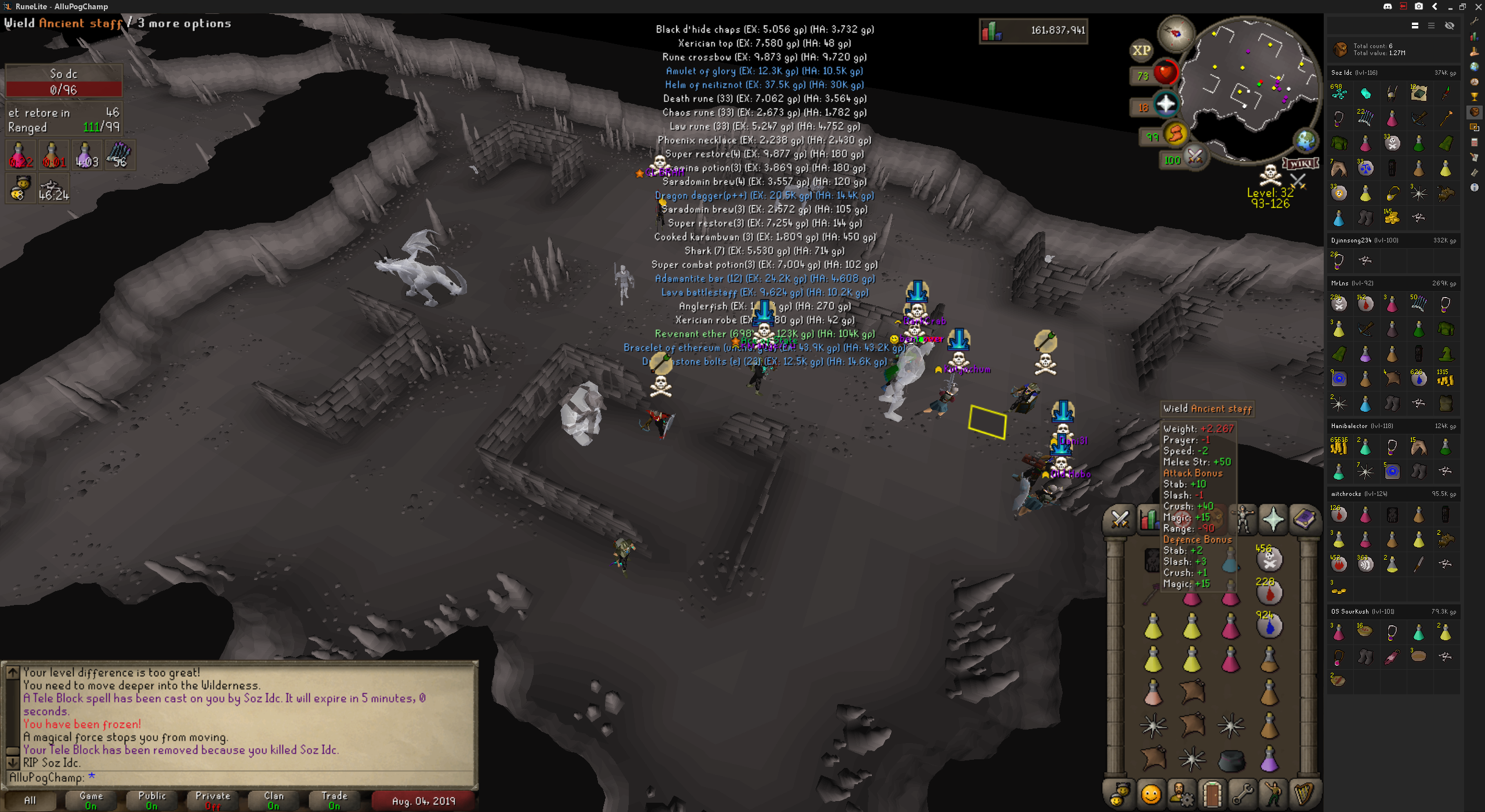Click the Wiki lookup banner
This screenshot has height=812, width=1485.
point(1301,164)
